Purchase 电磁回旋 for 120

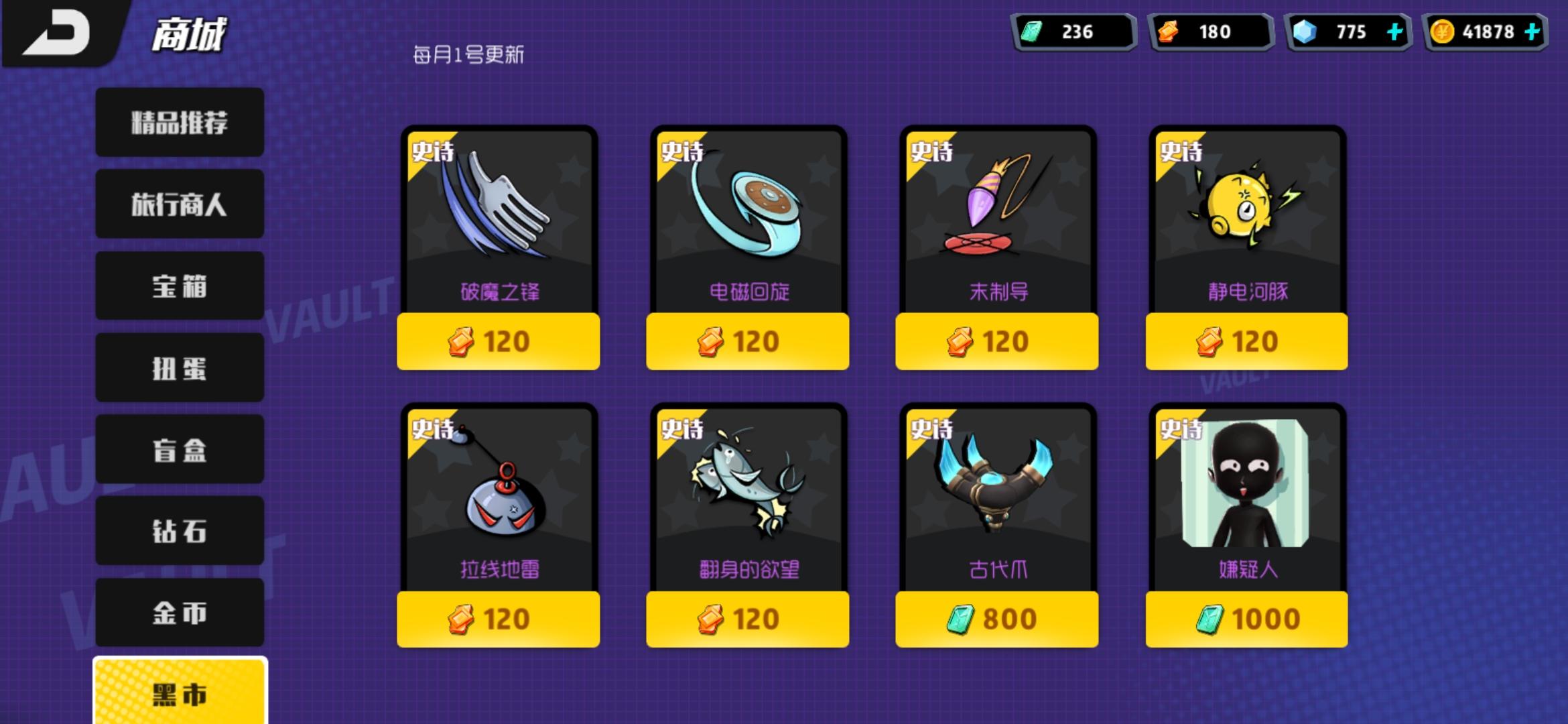[x=747, y=341]
